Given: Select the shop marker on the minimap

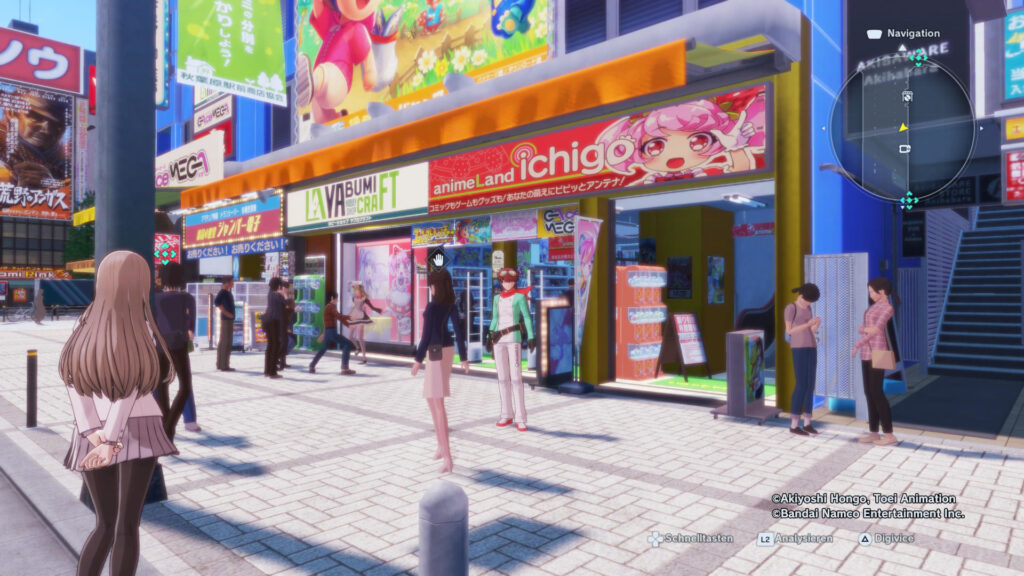Looking at the screenshot, I should tap(908, 96).
